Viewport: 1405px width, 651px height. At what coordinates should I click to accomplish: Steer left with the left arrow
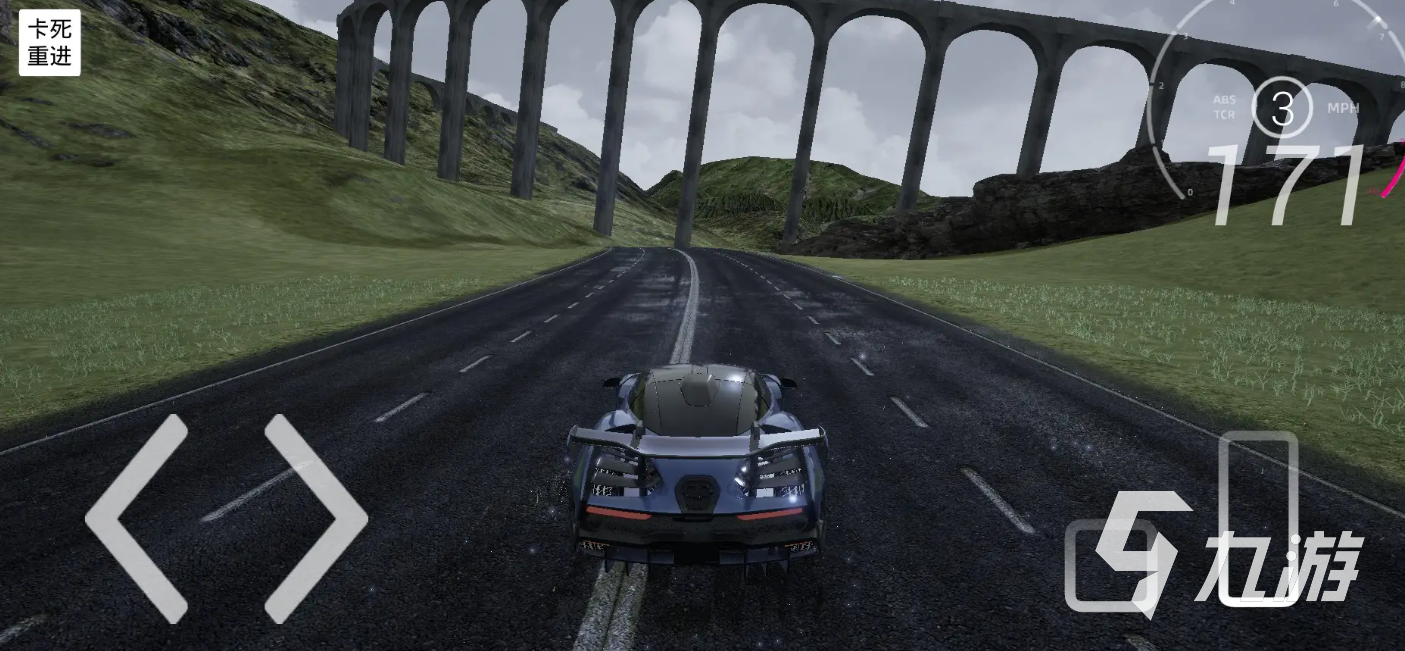pos(137,518)
